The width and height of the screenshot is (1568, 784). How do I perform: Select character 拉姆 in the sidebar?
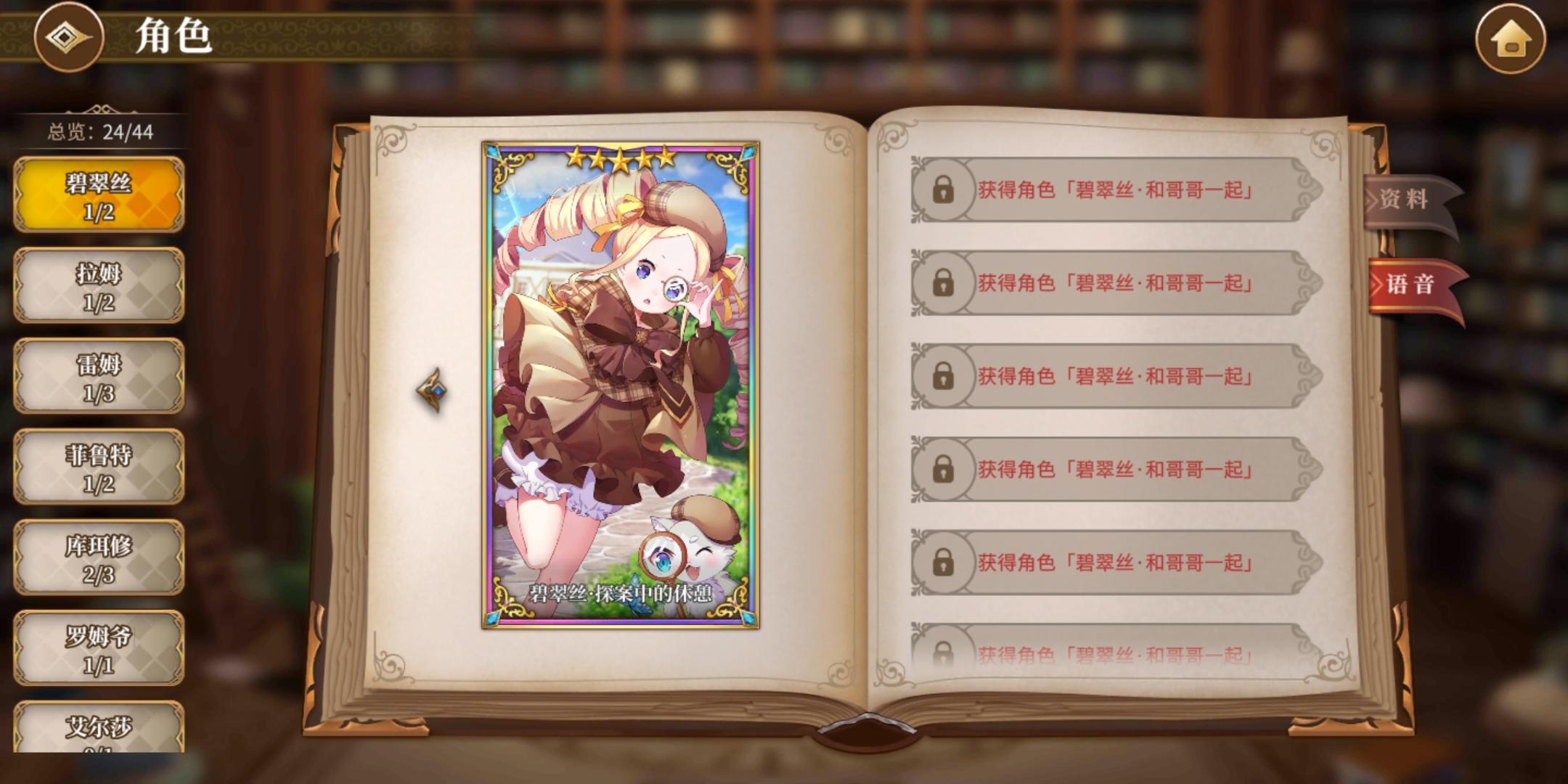point(99,285)
